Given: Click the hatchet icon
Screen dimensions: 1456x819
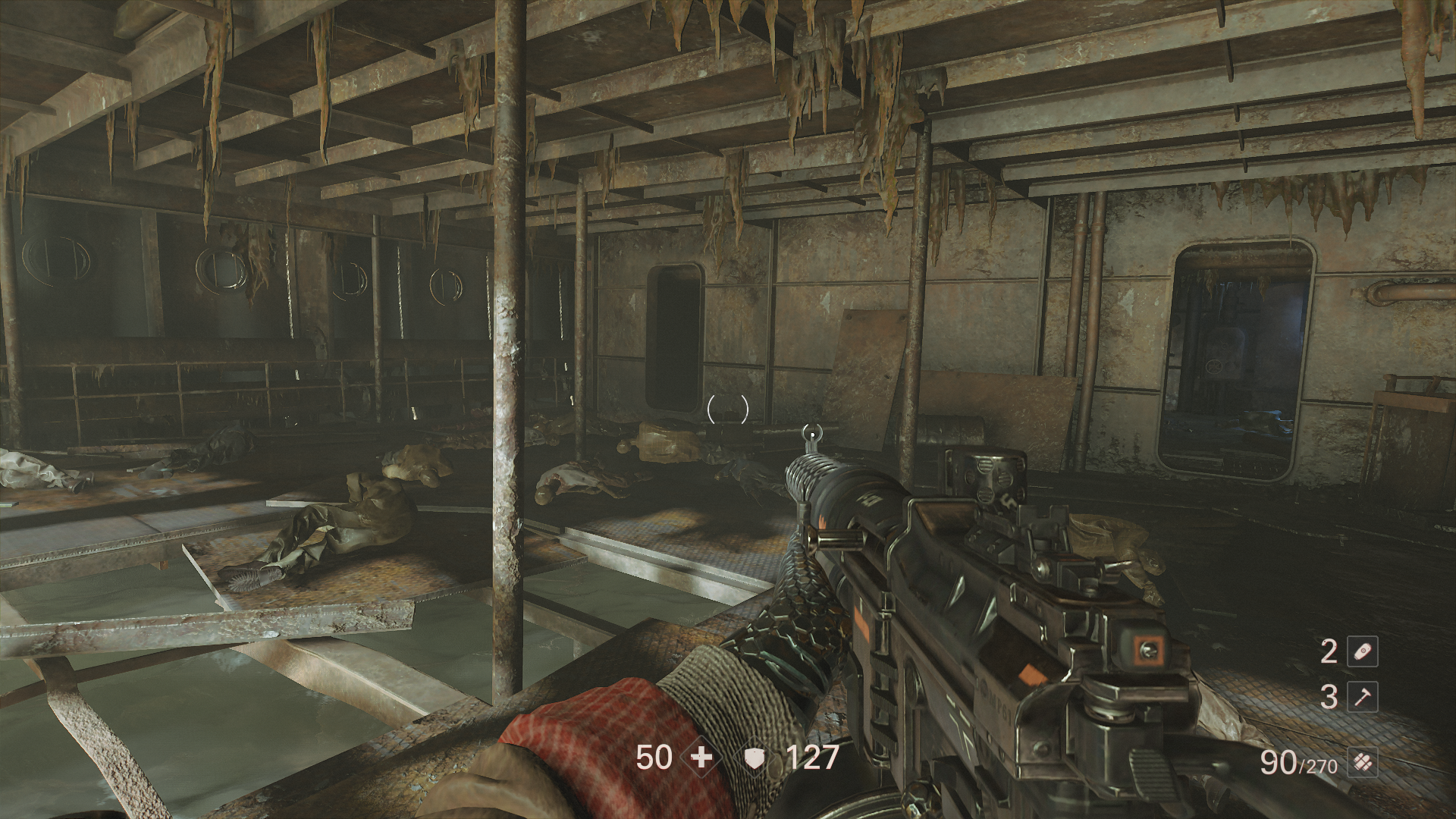Looking at the screenshot, I should point(1361,697).
